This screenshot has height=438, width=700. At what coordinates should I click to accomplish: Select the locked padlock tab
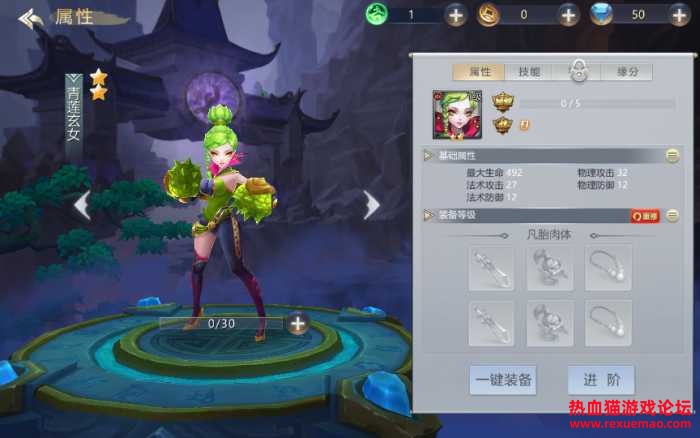pos(578,71)
